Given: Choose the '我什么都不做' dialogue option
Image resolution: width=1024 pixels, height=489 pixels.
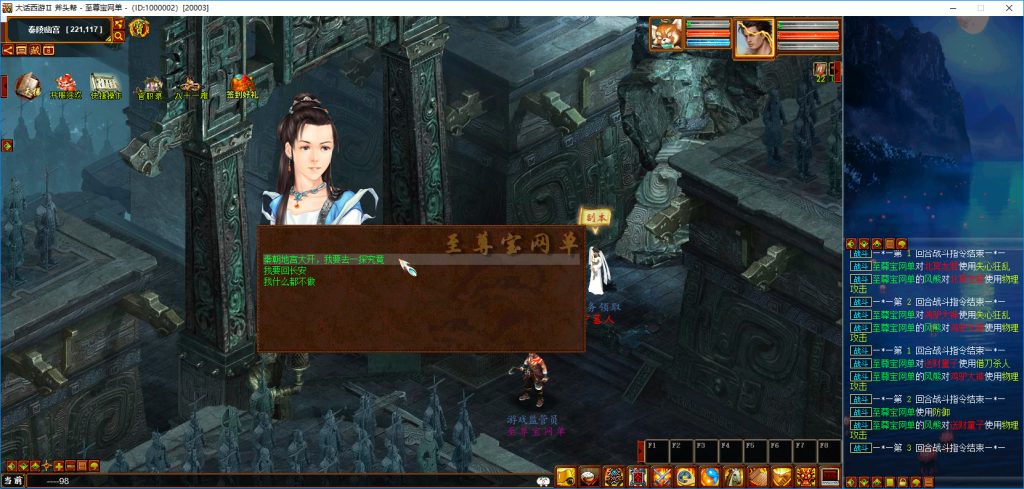Looking at the screenshot, I should (x=289, y=281).
